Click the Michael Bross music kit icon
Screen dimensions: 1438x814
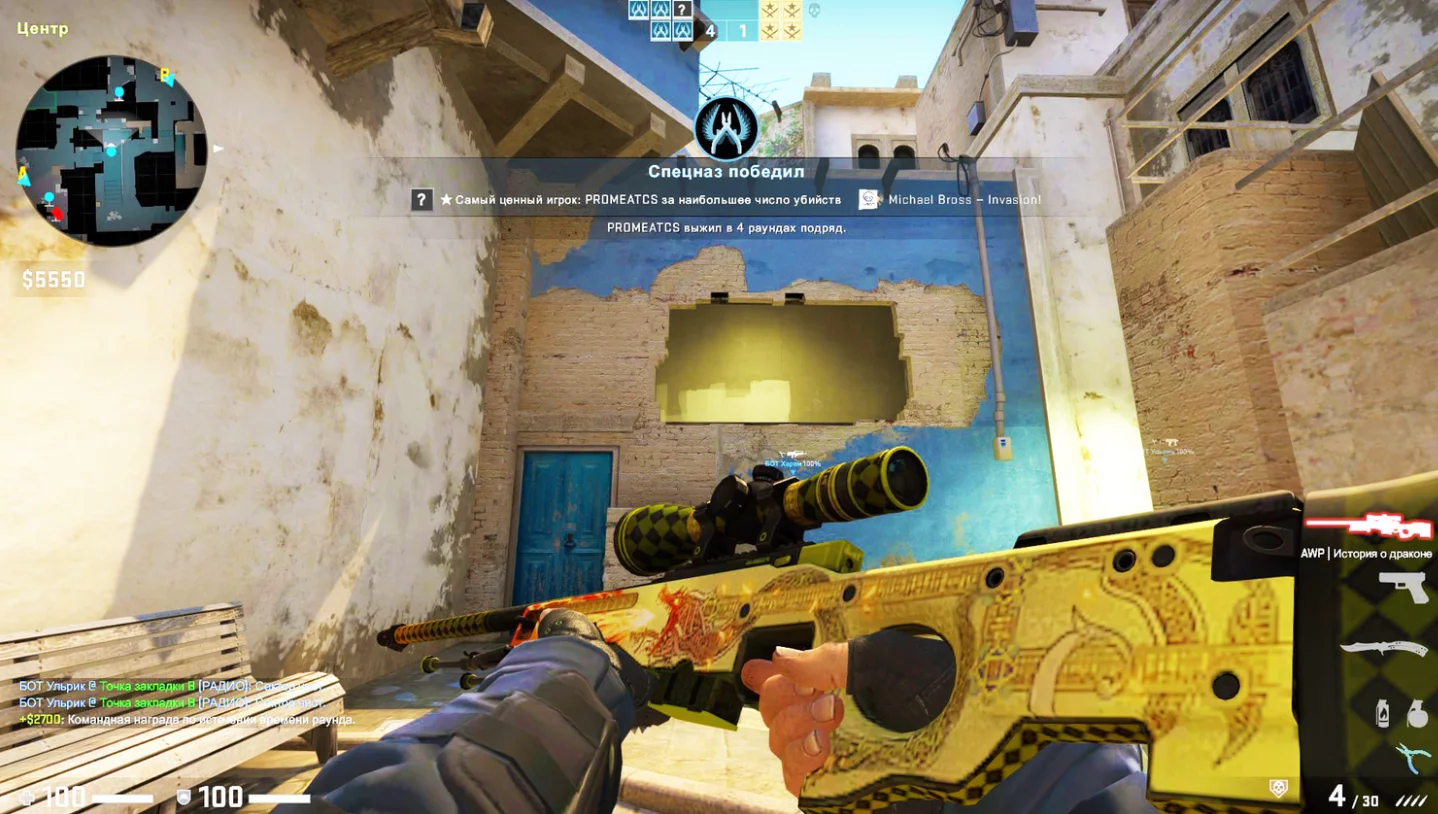click(868, 200)
